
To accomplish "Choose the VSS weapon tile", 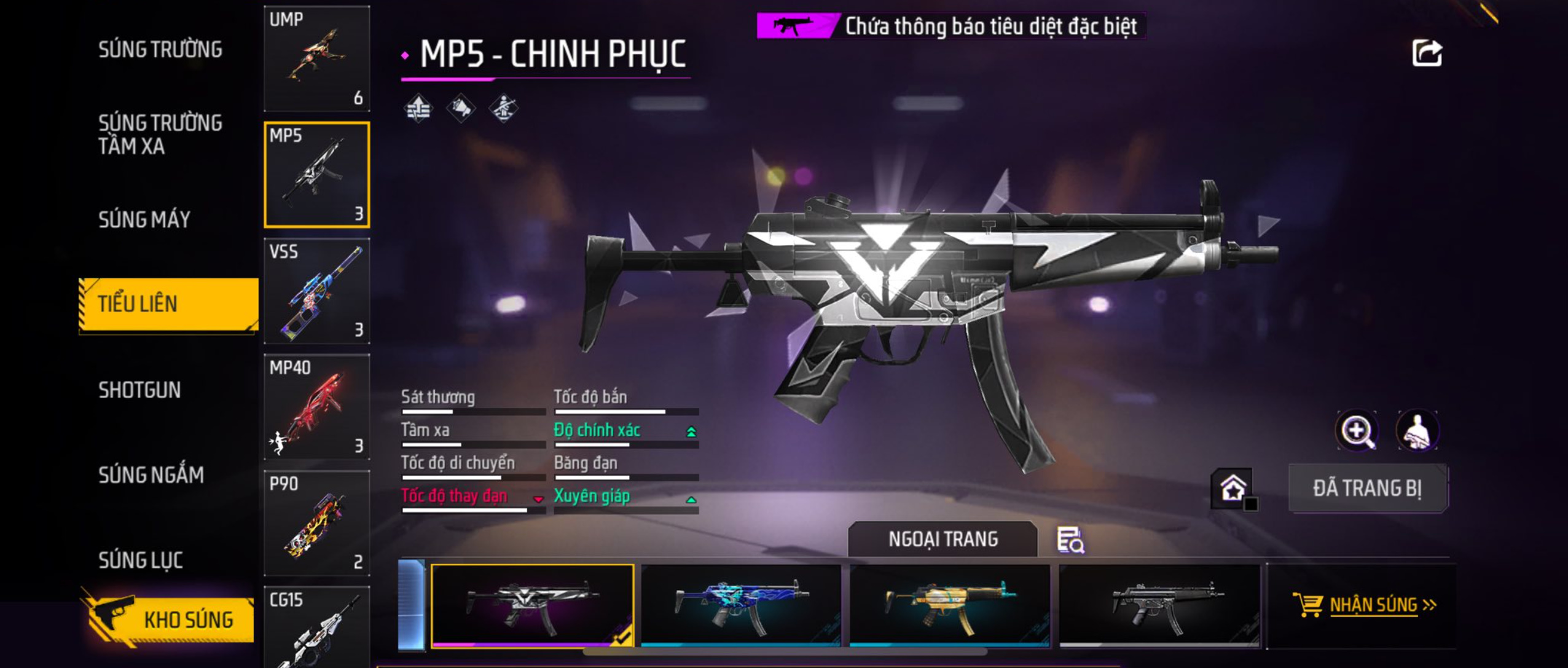I will pyautogui.click(x=317, y=291).
